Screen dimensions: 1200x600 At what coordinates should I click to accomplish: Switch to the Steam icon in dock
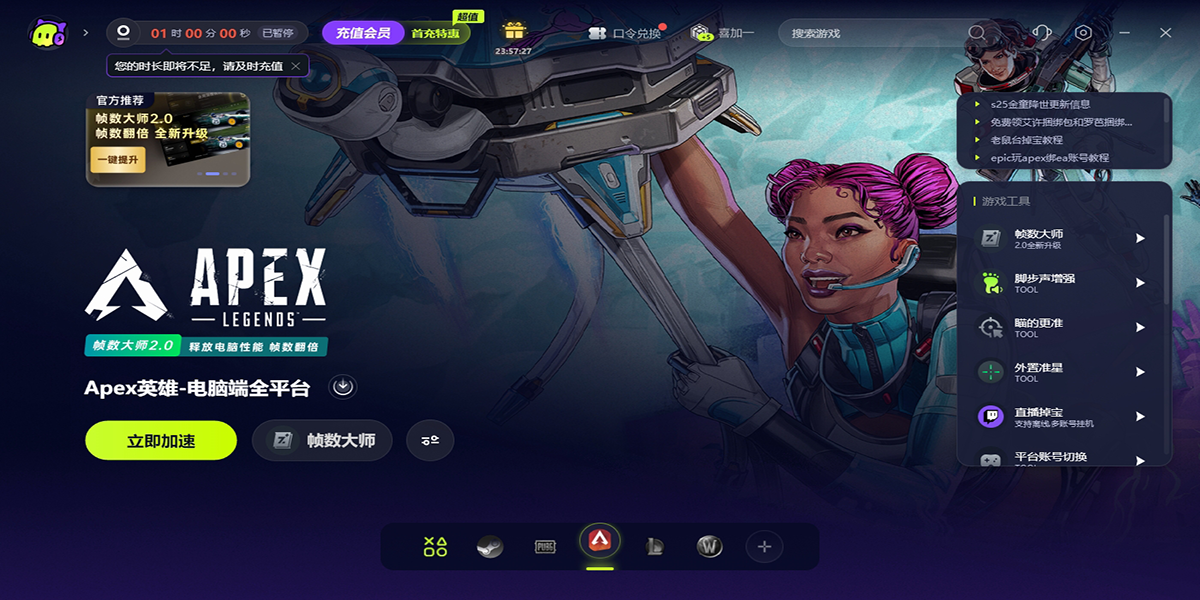(489, 547)
